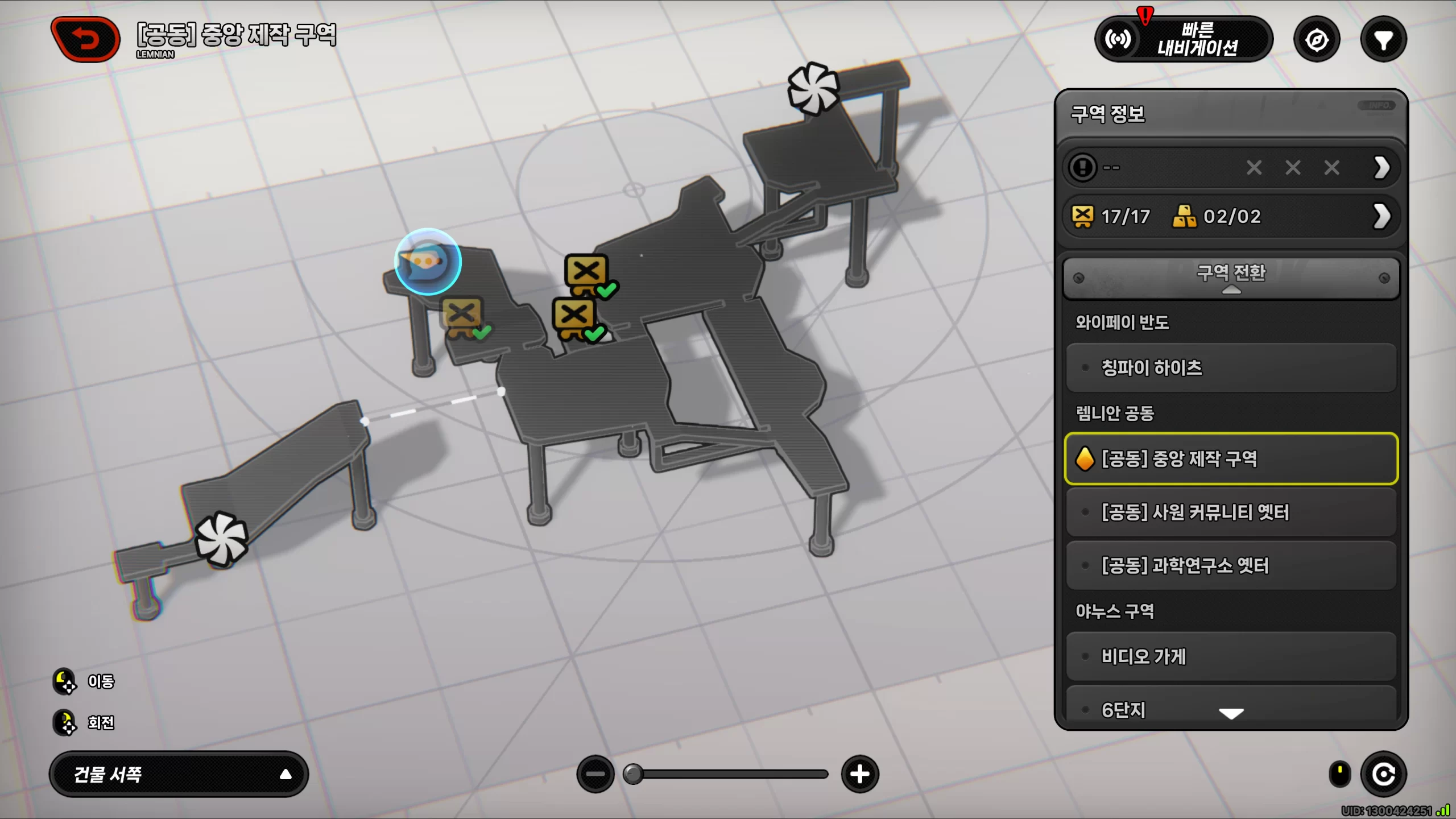This screenshot has height=819, width=1456.
Task: Click the minus zoom-out button
Action: [x=595, y=774]
